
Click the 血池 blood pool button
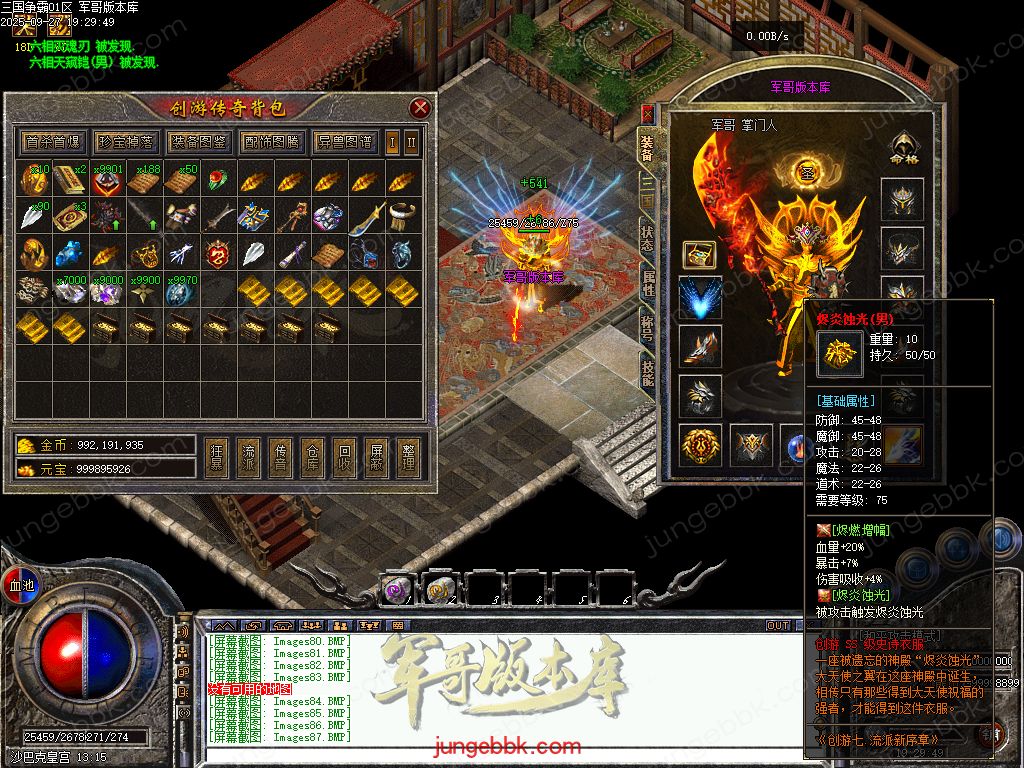[x=21, y=584]
